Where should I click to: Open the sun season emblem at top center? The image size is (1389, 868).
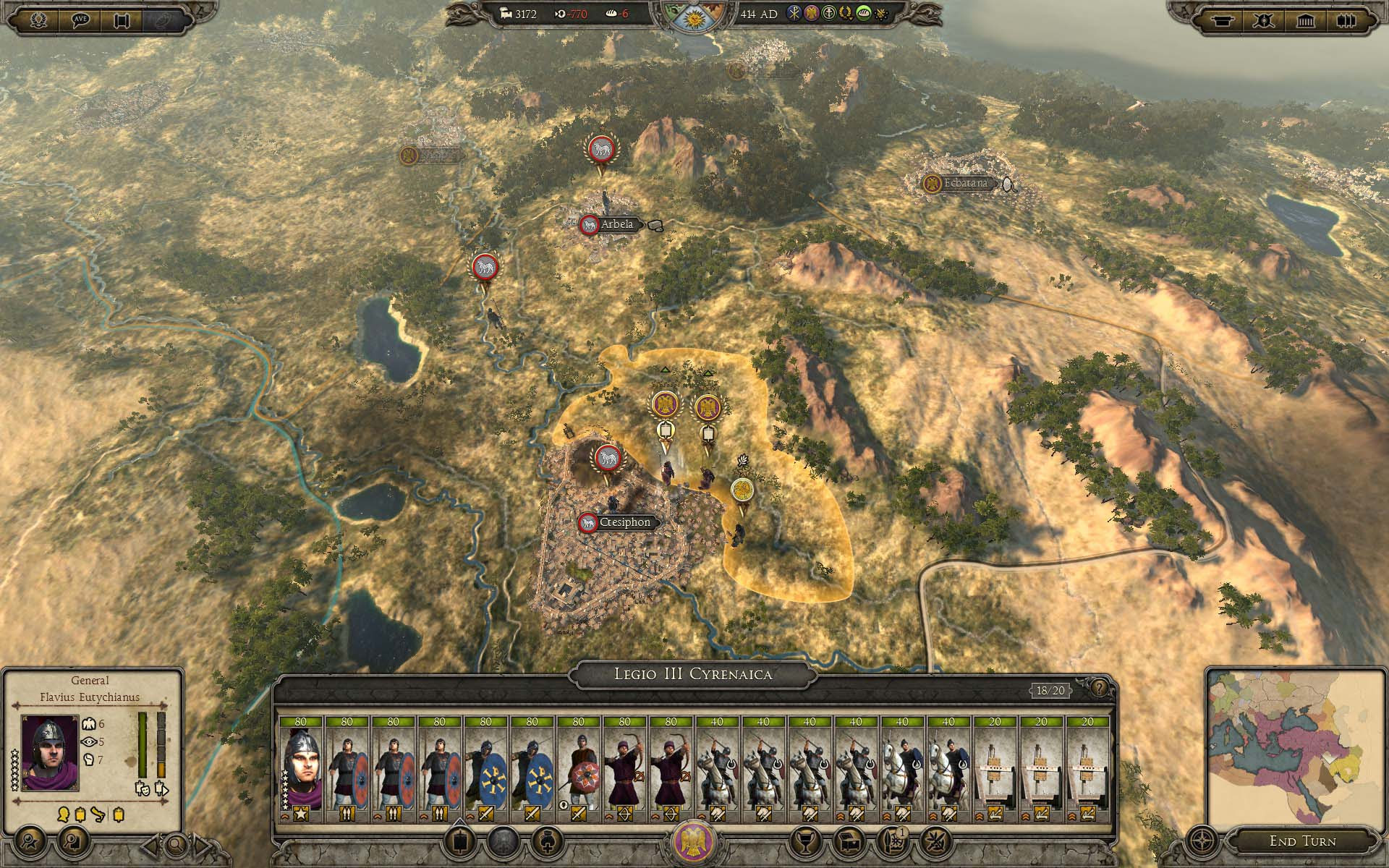click(693, 16)
